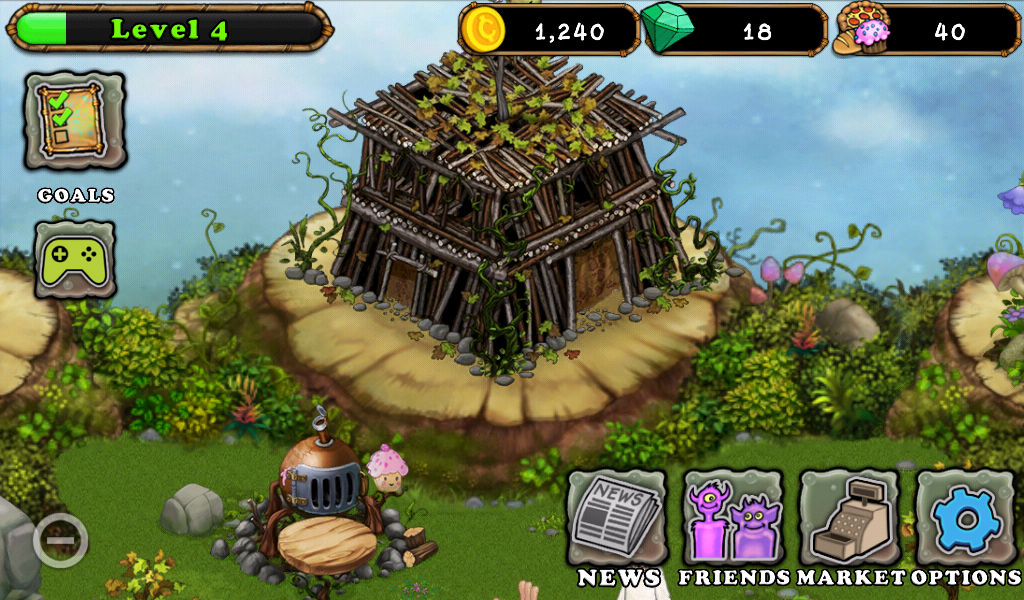Show the Friends list
The height and width of the screenshot is (600, 1024).
(x=733, y=519)
